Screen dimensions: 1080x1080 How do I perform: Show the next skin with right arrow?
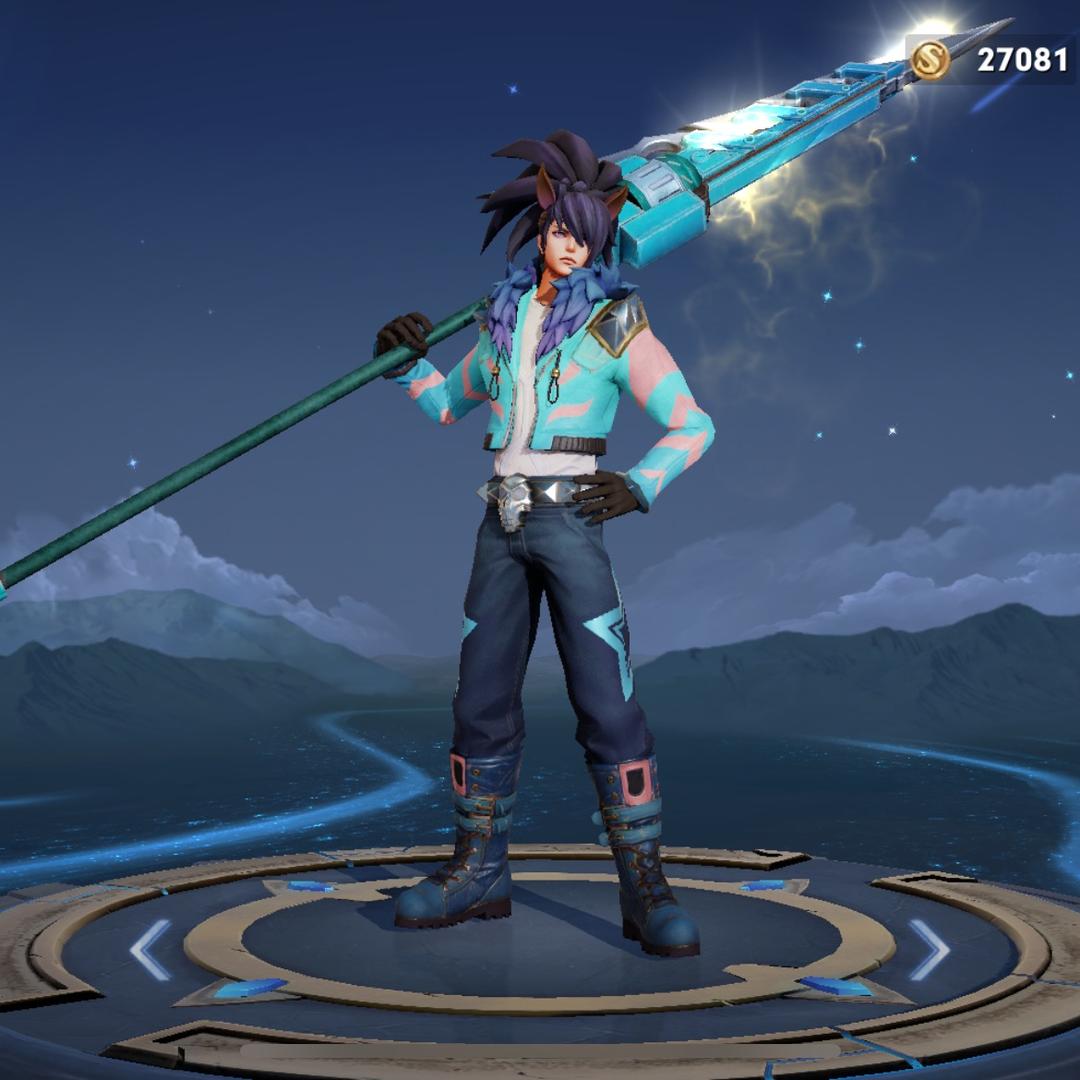point(928,949)
